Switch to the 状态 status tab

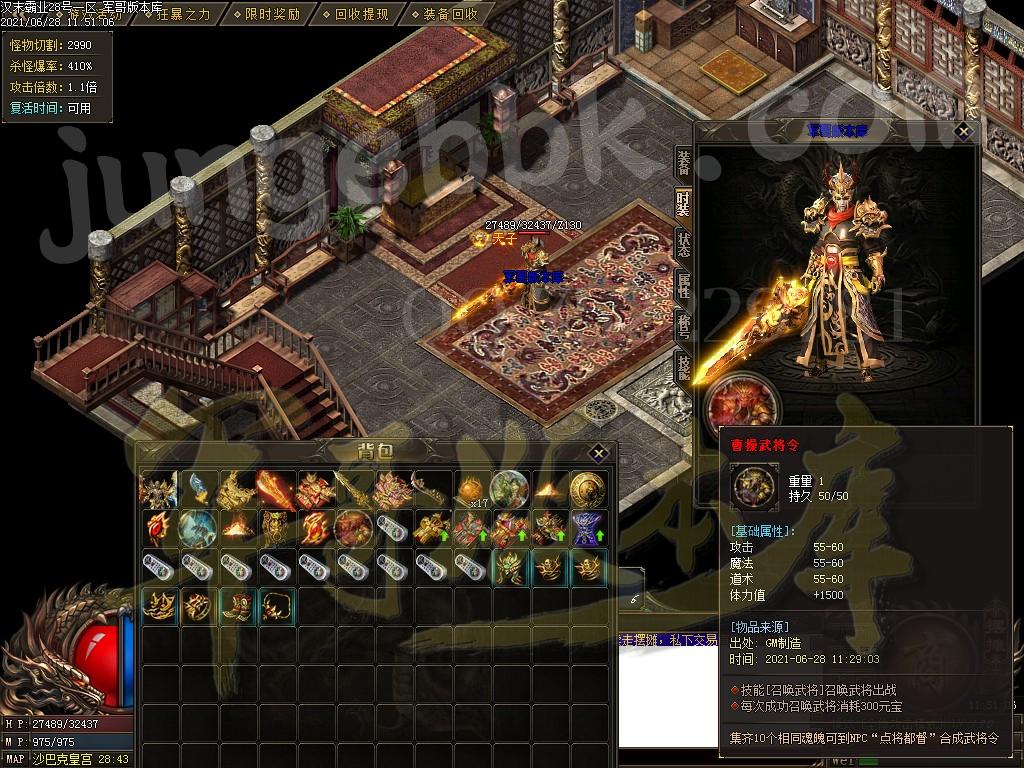[683, 243]
